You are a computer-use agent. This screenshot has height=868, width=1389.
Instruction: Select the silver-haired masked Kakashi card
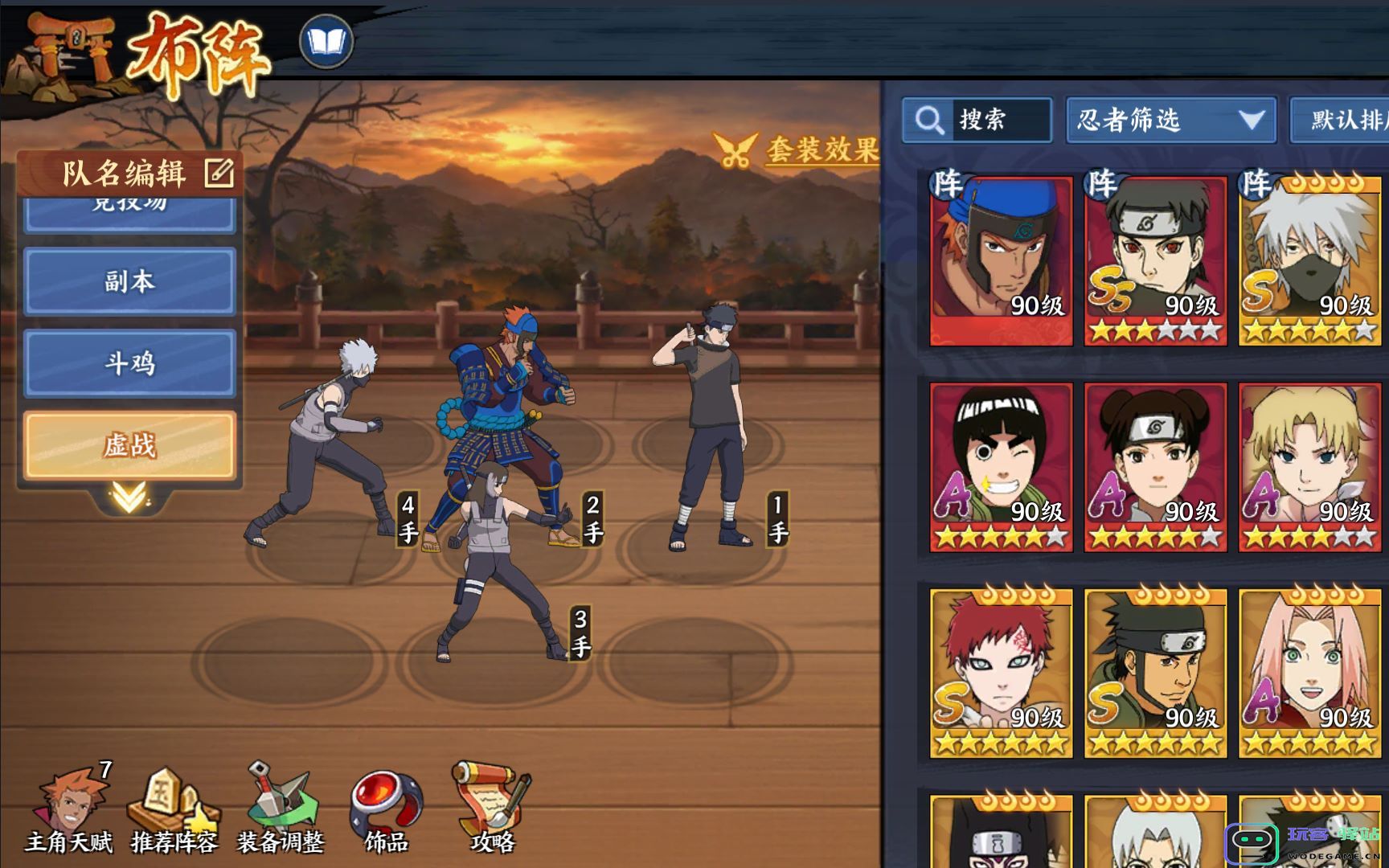pos(1309,260)
